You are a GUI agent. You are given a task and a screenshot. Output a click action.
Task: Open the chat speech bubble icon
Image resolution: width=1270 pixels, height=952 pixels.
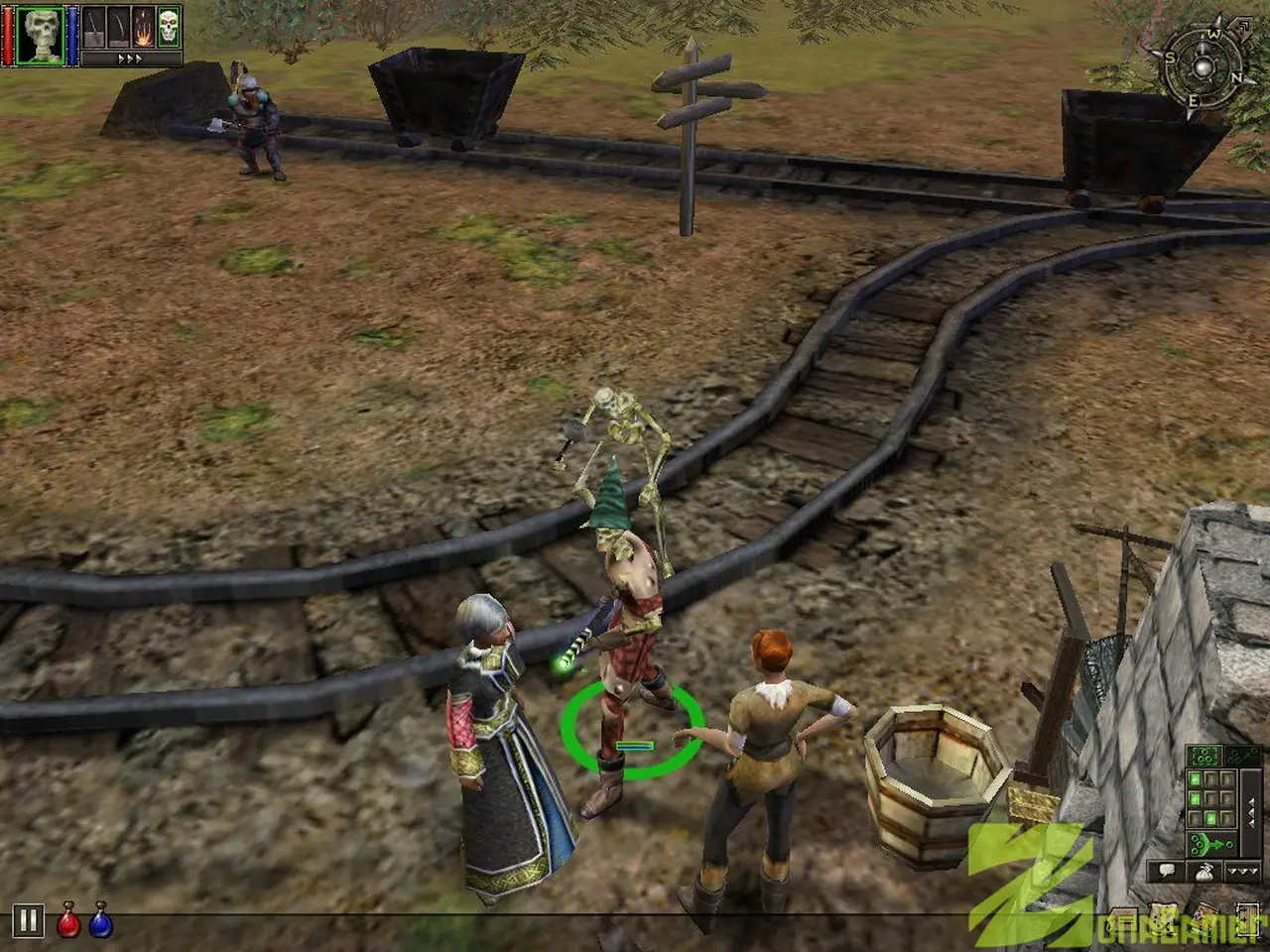[x=1167, y=870]
